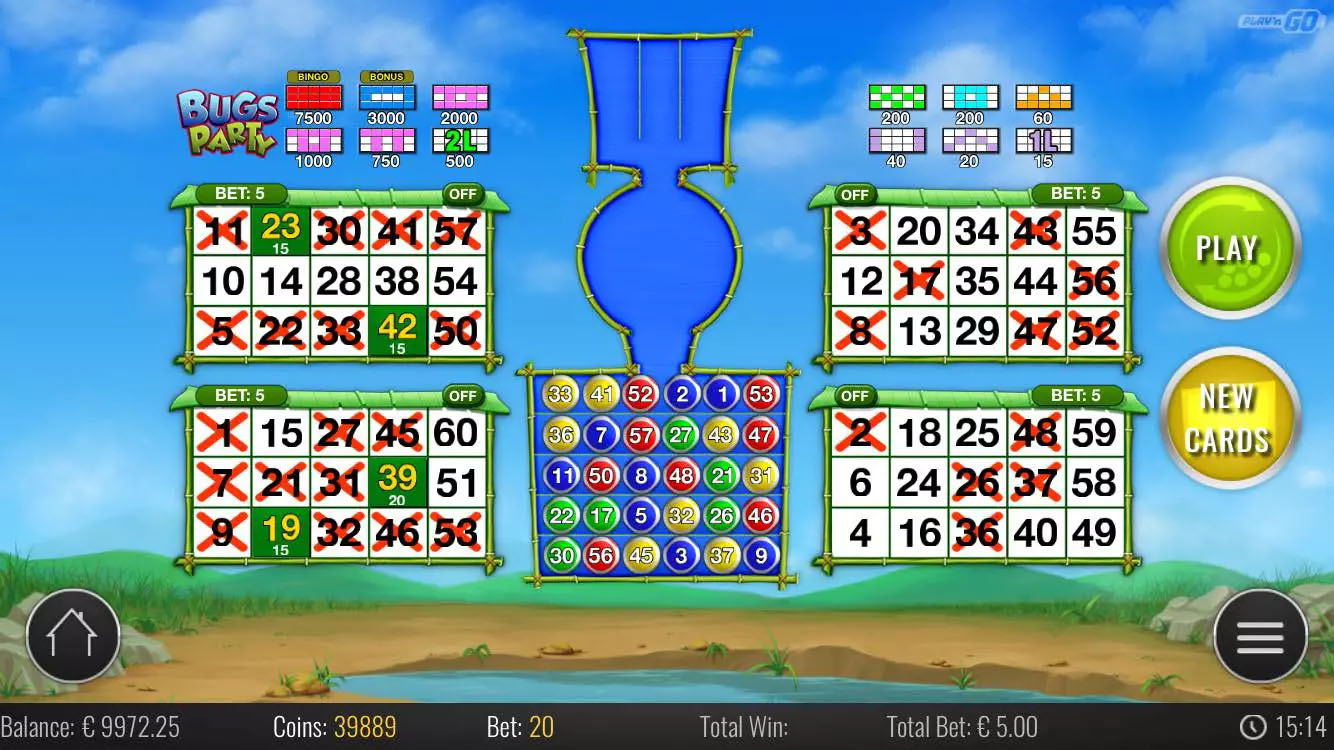Click the pink 2000 pattern icon
This screenshot has width=1334, height=750.
[460, 95]
